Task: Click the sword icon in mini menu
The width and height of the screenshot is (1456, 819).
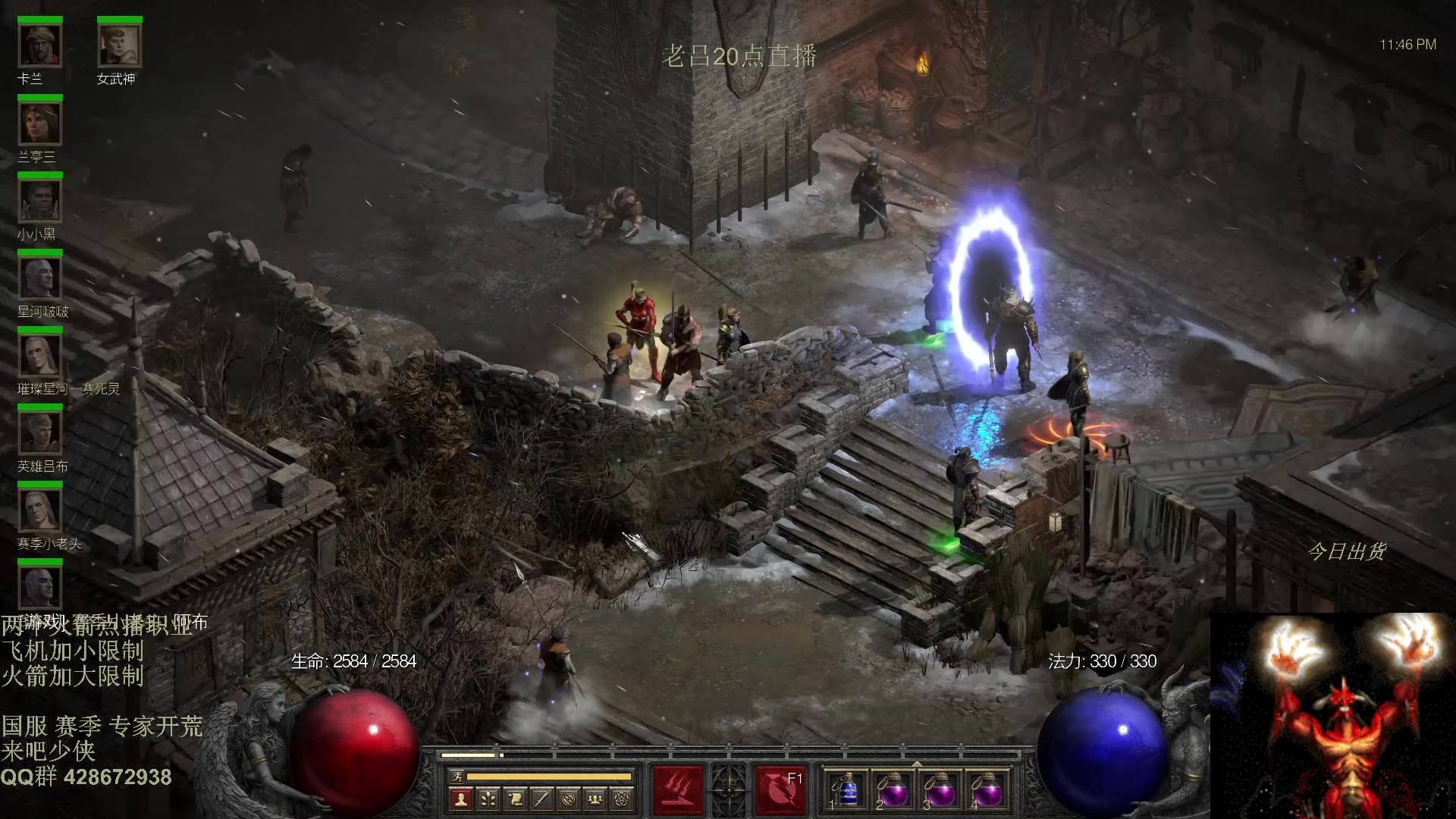Action: 541,799
